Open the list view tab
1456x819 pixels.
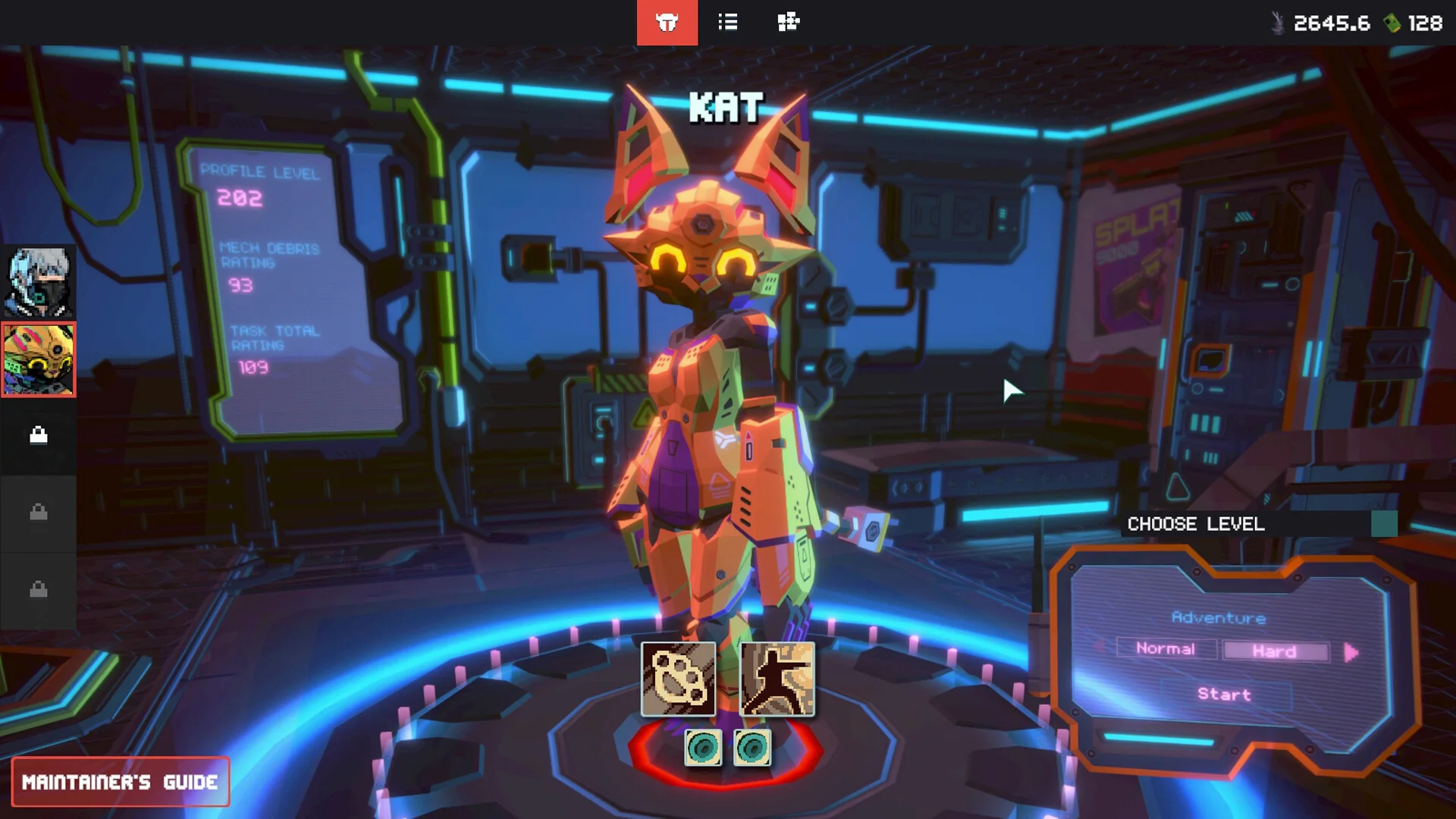tap(727, 23)
